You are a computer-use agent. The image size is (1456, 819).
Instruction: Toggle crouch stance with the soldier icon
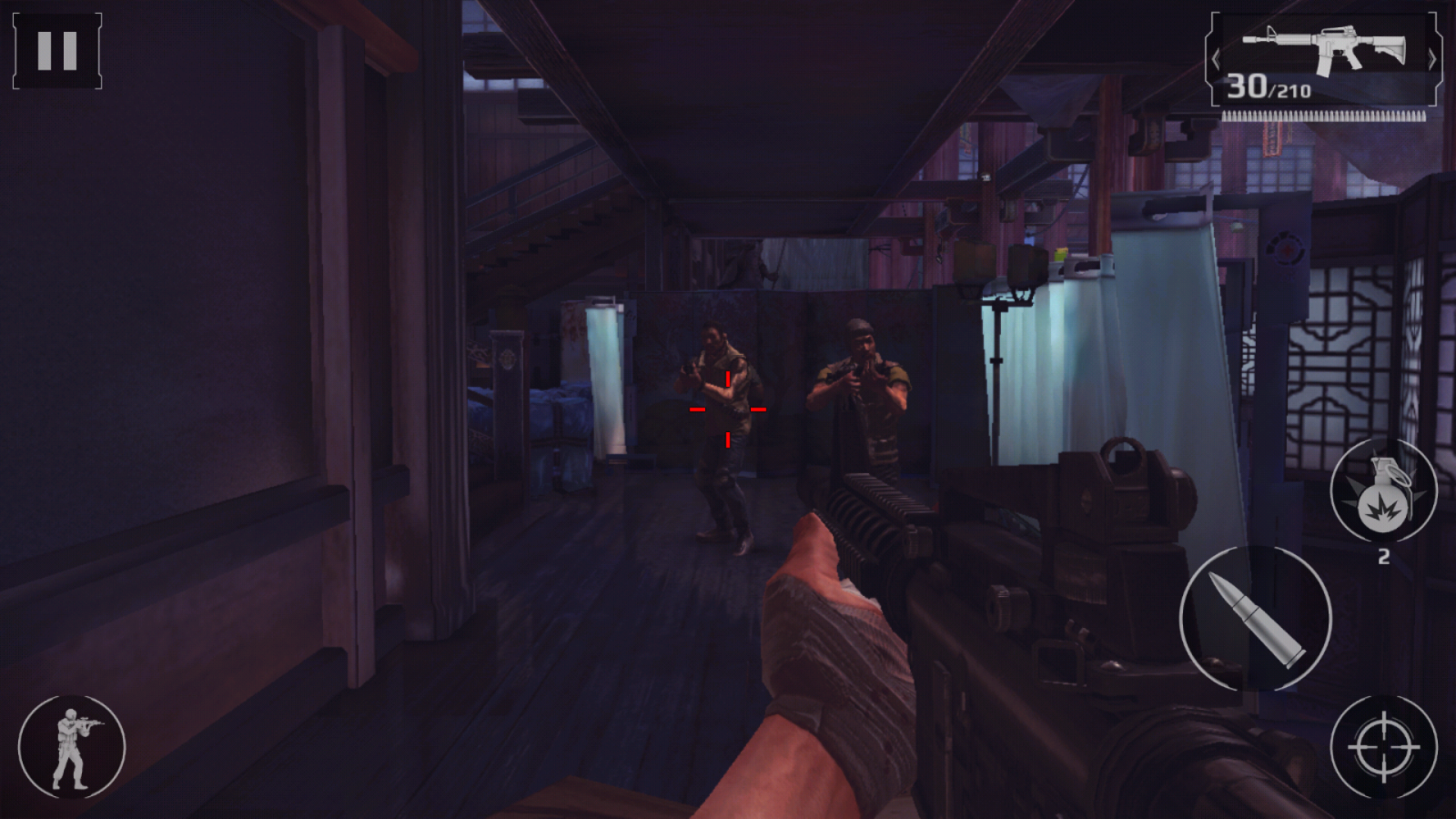(x=72, y=748)
